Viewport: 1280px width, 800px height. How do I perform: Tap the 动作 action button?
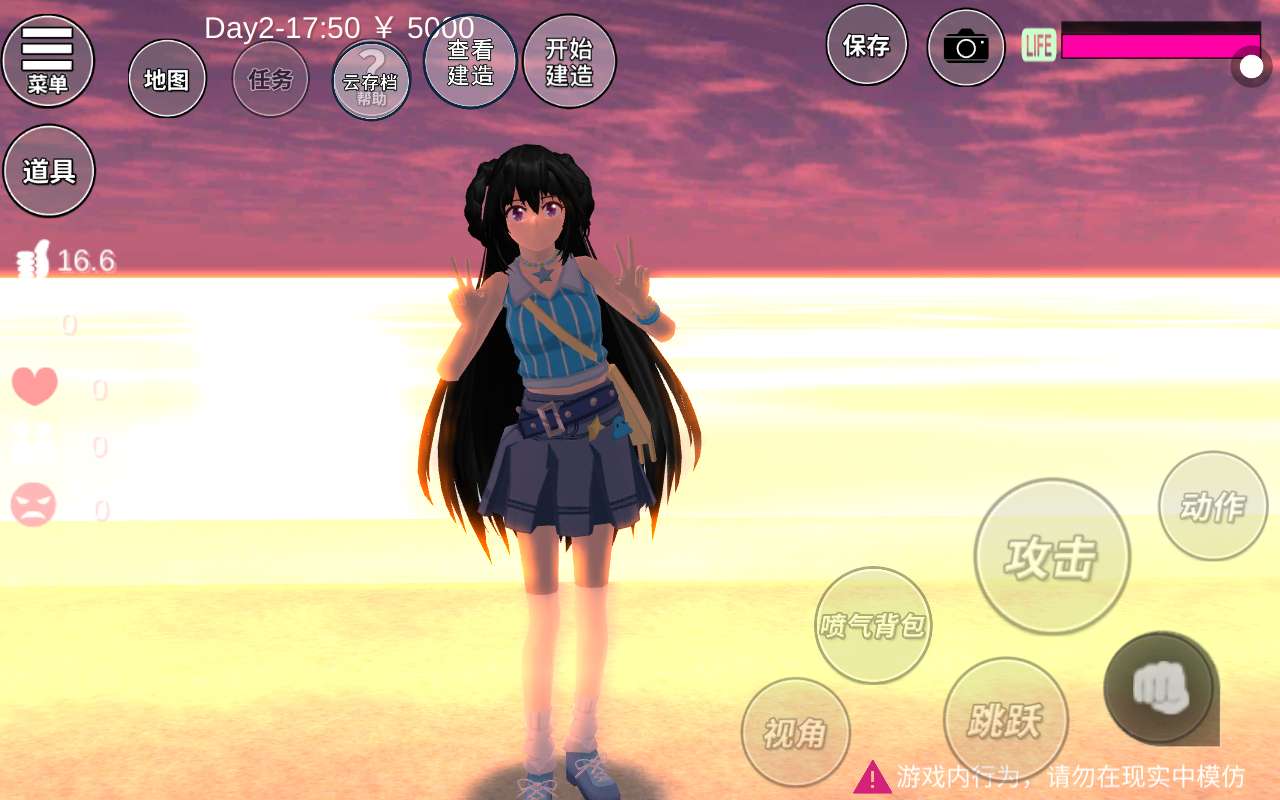point(1213,506)
